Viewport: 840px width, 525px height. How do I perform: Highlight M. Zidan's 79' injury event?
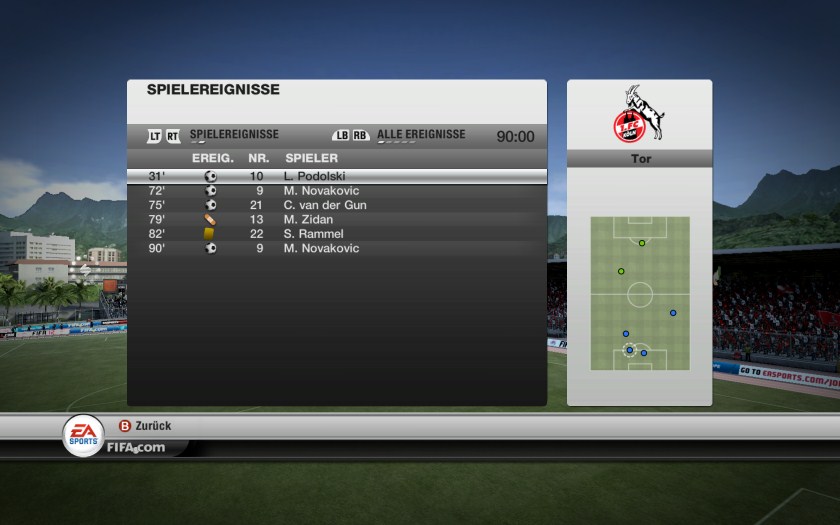336,219
